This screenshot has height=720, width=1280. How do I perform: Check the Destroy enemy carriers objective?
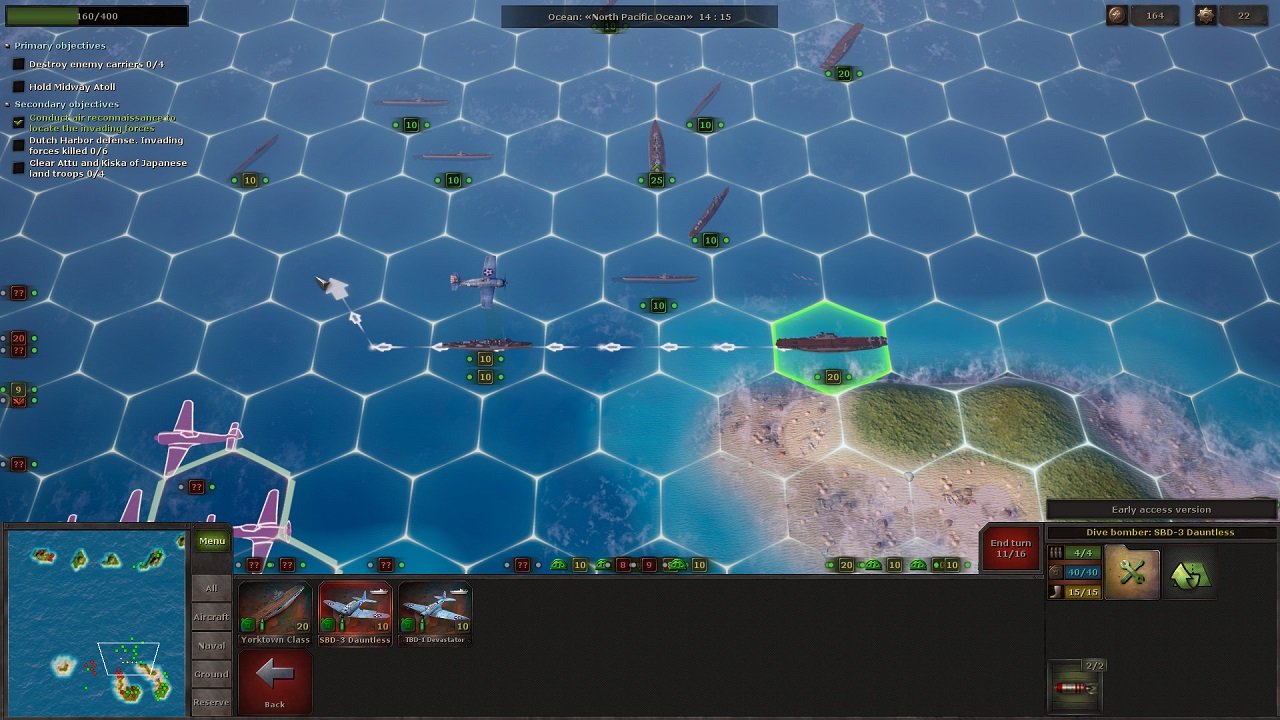pos(19,63)
